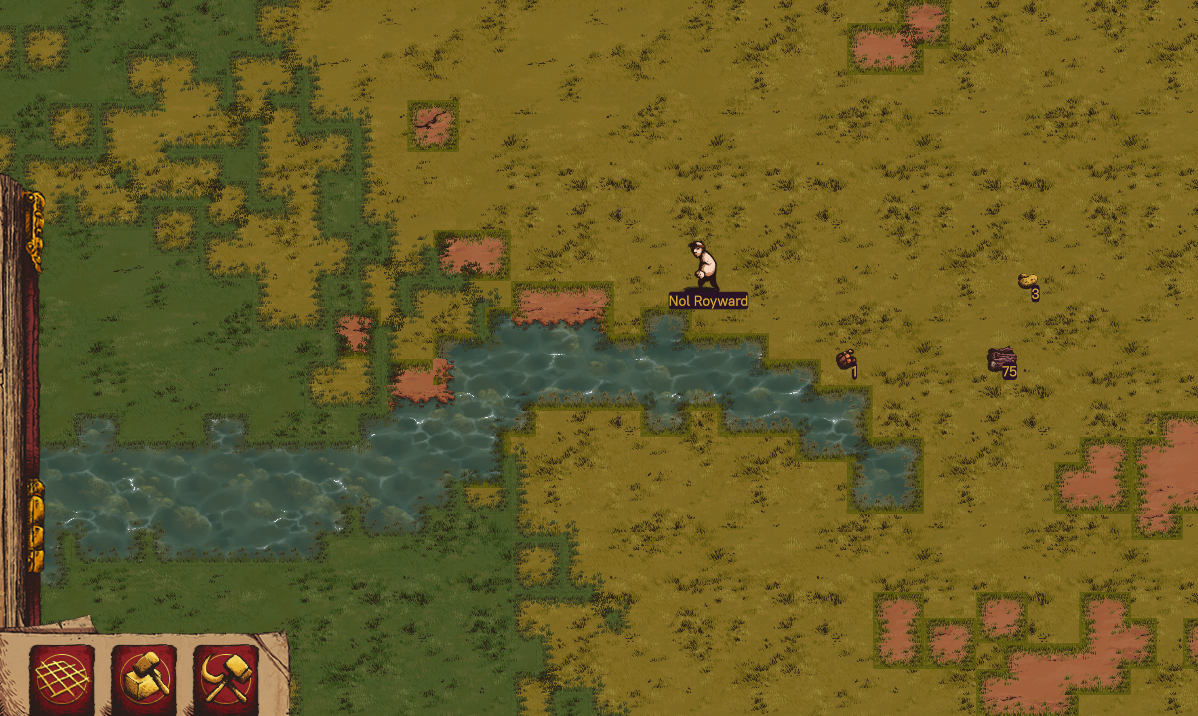
Task: Open the sickle and hammer orders menu
Action: click(226, 679)
